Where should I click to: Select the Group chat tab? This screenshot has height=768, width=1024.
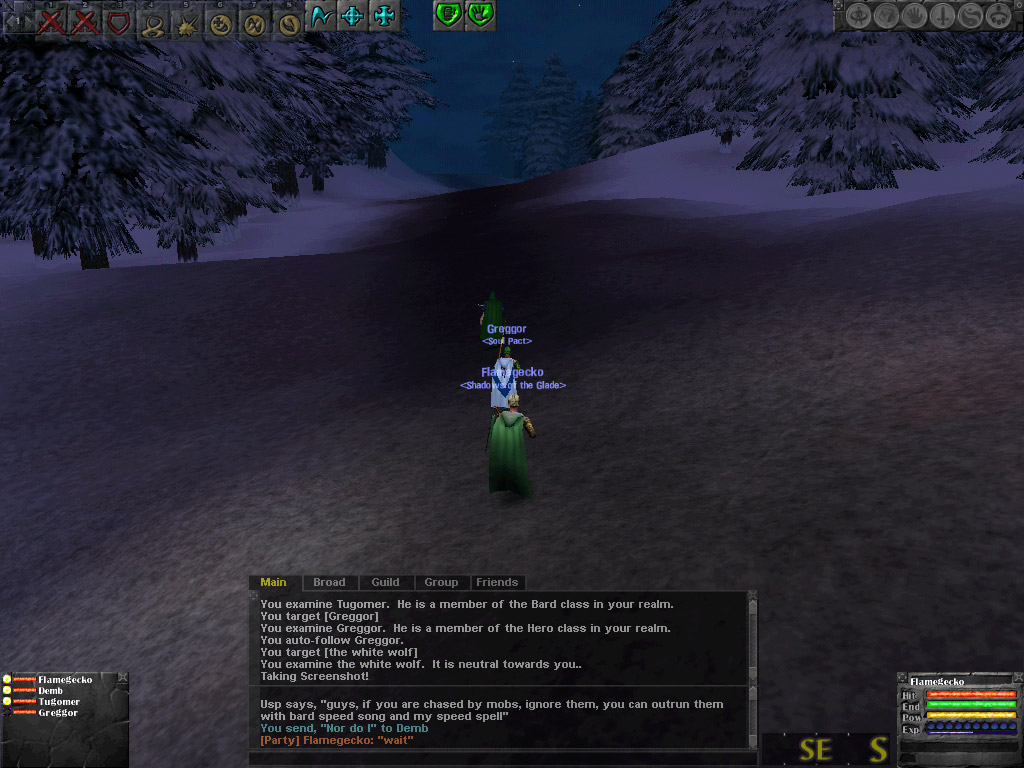(x=441, y=582)
